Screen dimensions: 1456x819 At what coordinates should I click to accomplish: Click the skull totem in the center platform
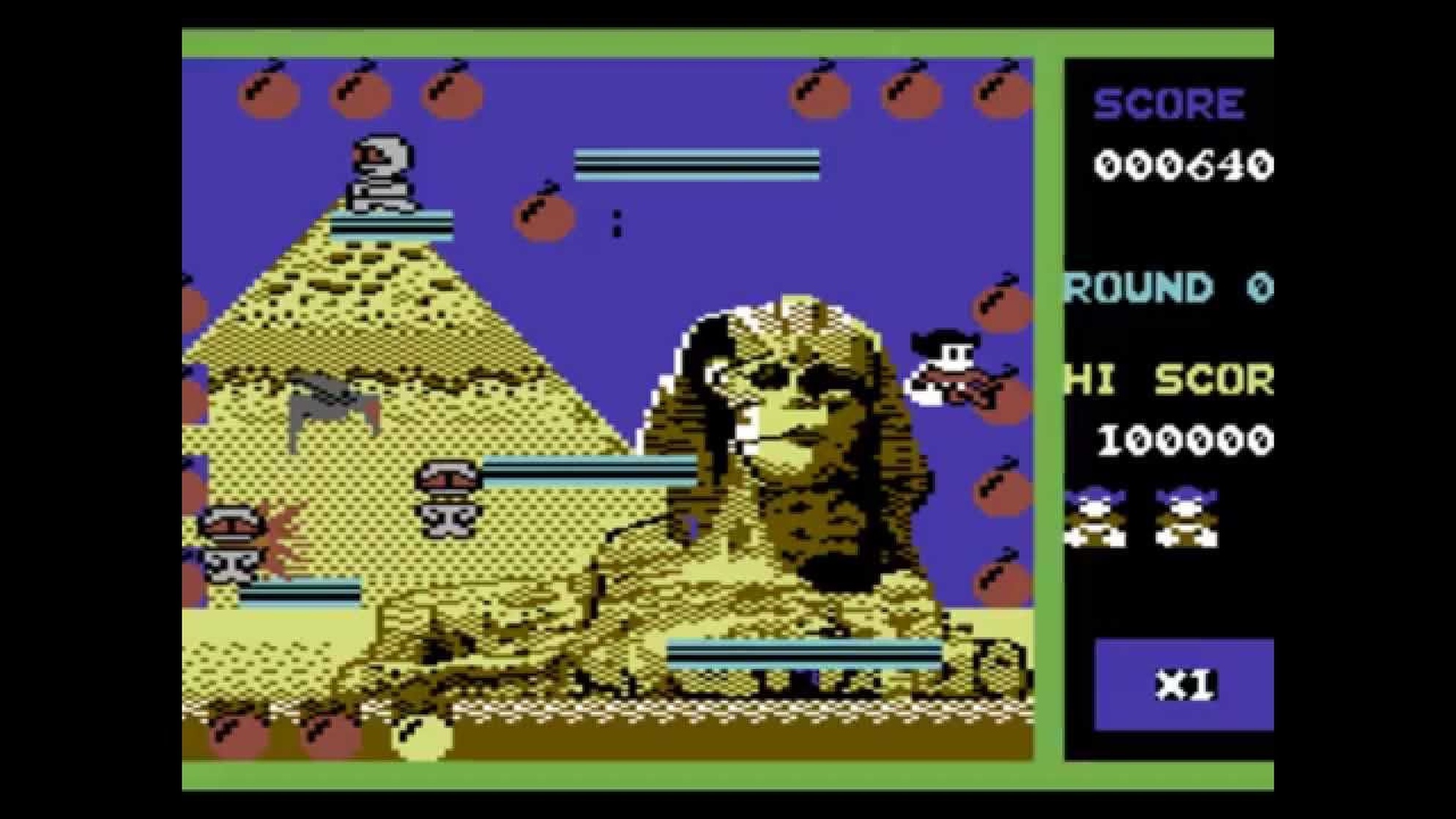click(x=447, y=498)
